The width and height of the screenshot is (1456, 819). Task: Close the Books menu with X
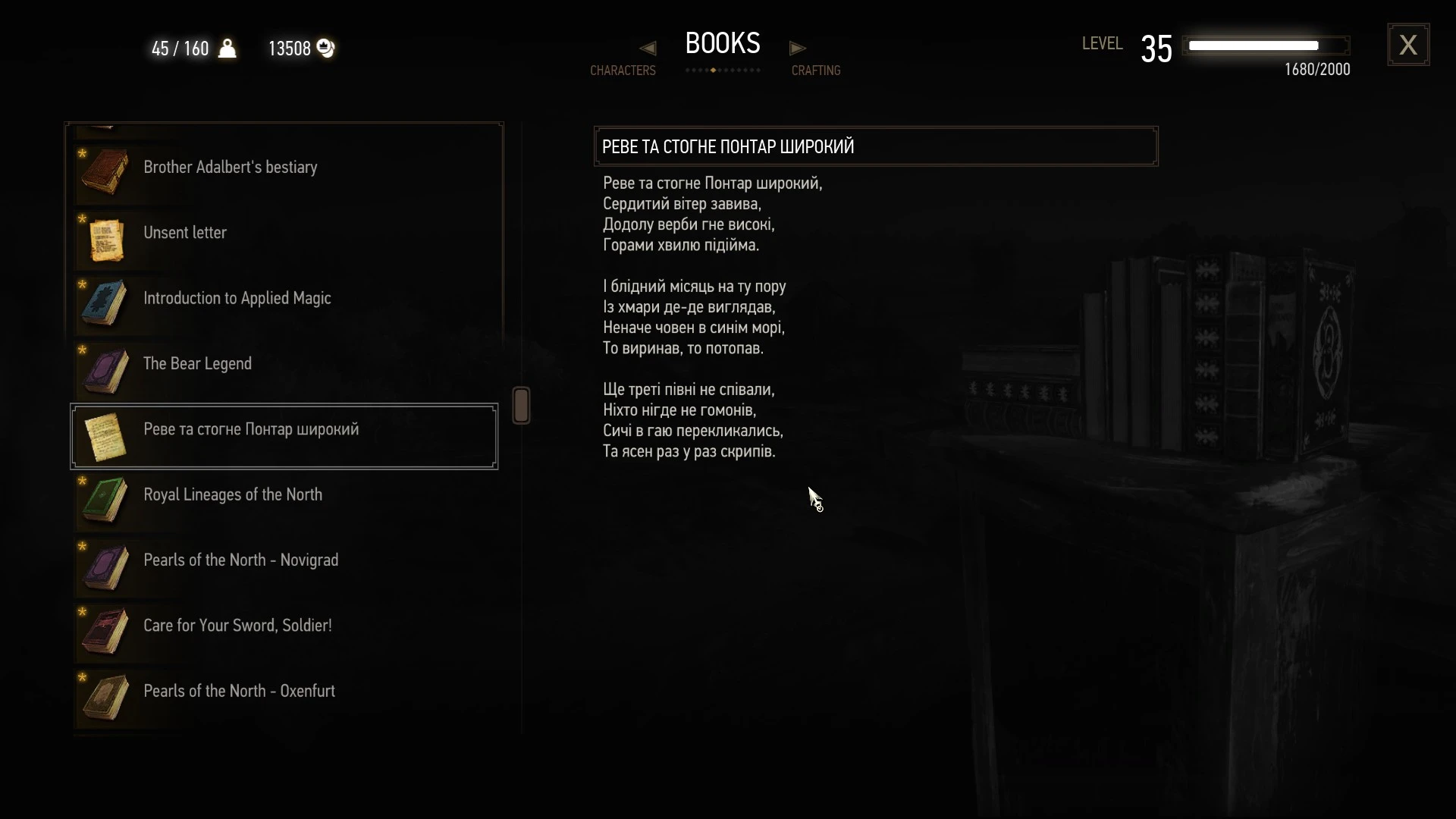click(x=1408, y=45)
